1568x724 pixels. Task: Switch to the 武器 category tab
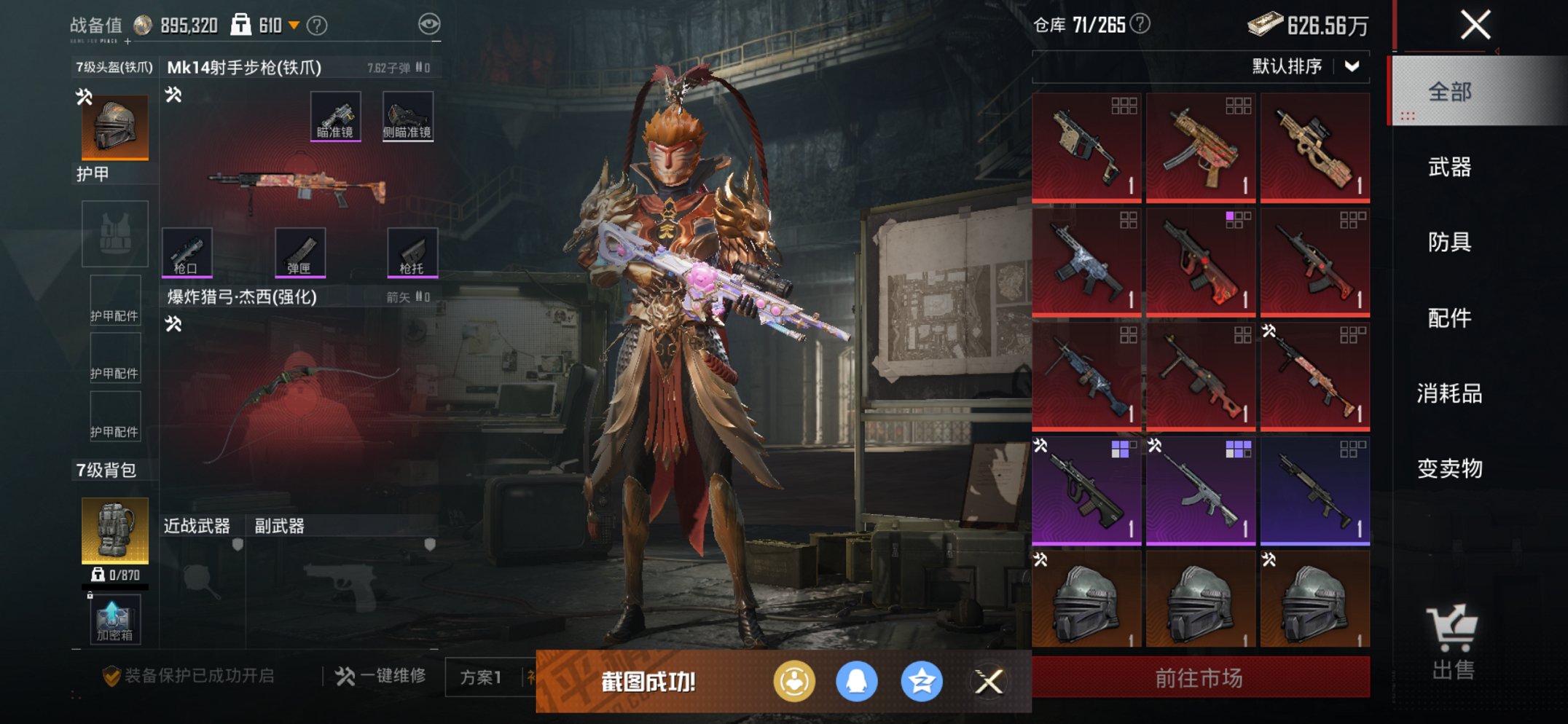[x=1449, y=168]
